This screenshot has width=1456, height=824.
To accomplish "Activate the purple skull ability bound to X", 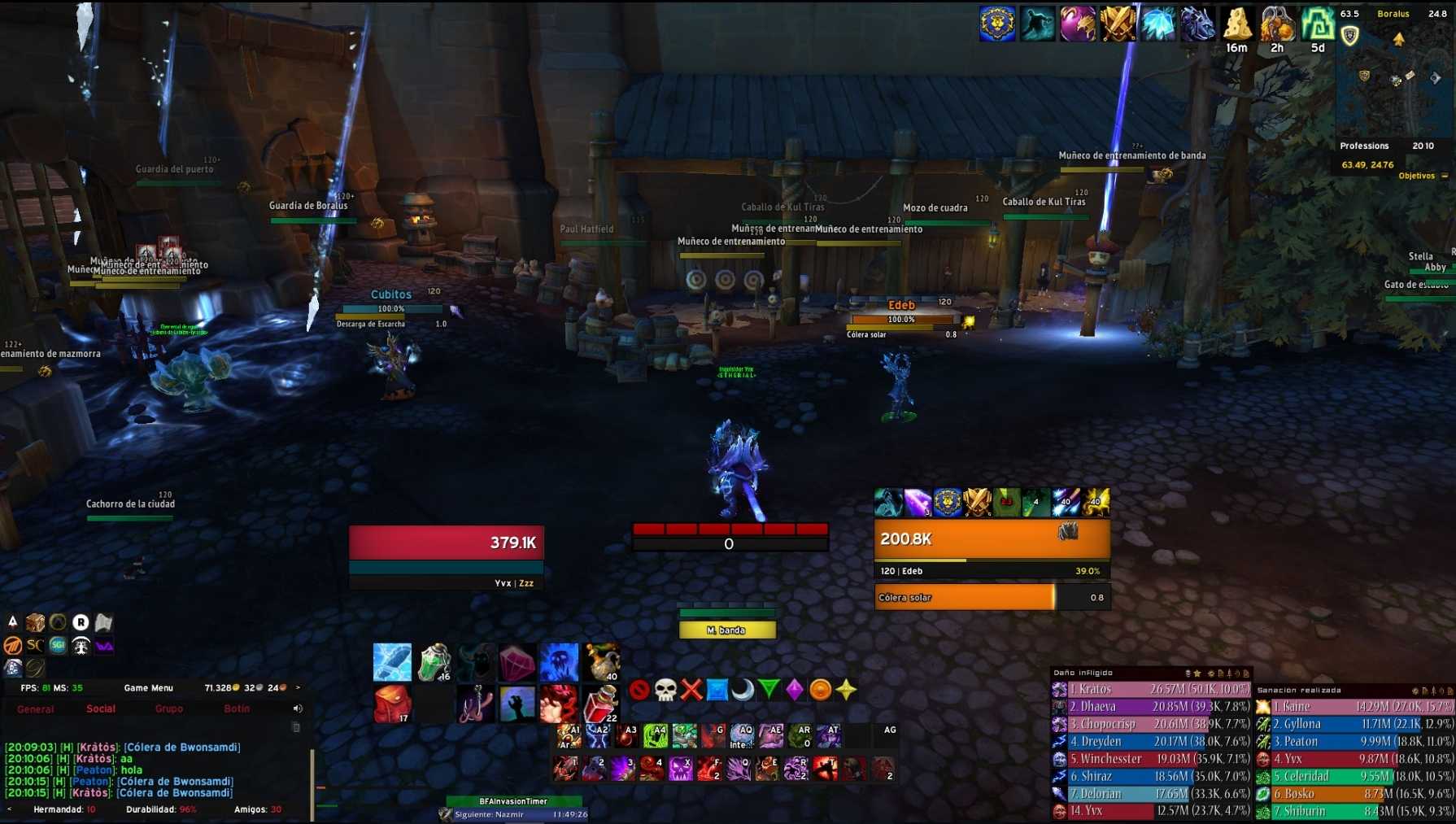I will (x=680, y=769).
